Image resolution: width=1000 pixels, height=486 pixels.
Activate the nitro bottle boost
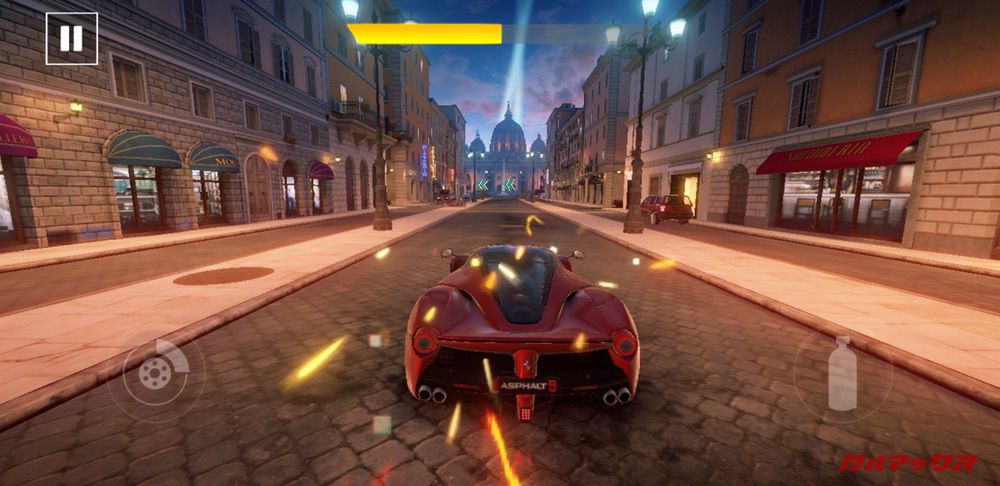tap(842, 374)
